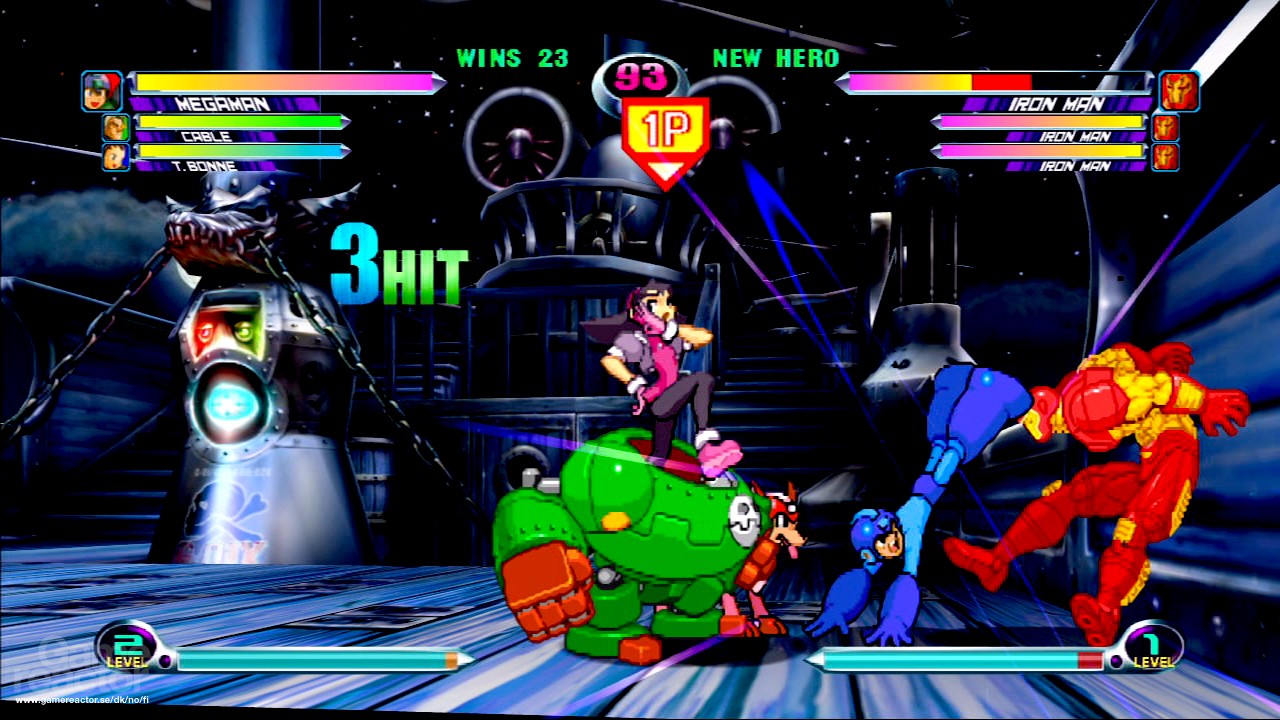The image size is (1280, 720).
Task: Click the bottom Iron Man teammate portrait
Action: [x=1163, y=157]
